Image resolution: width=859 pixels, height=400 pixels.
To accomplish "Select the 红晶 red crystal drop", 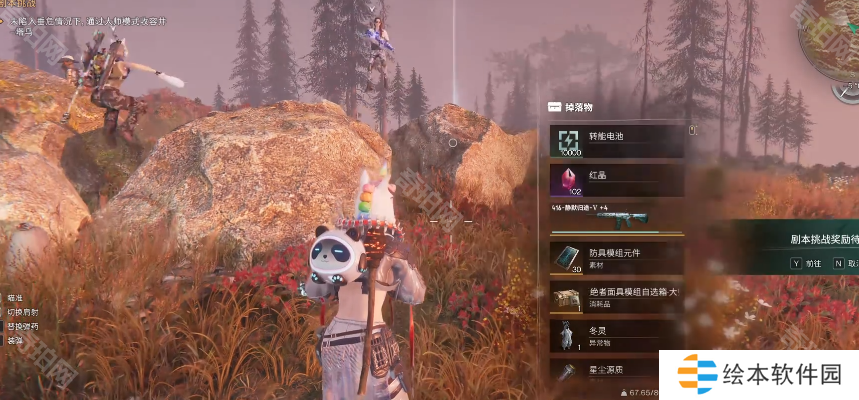I will [x=616, y=180].
